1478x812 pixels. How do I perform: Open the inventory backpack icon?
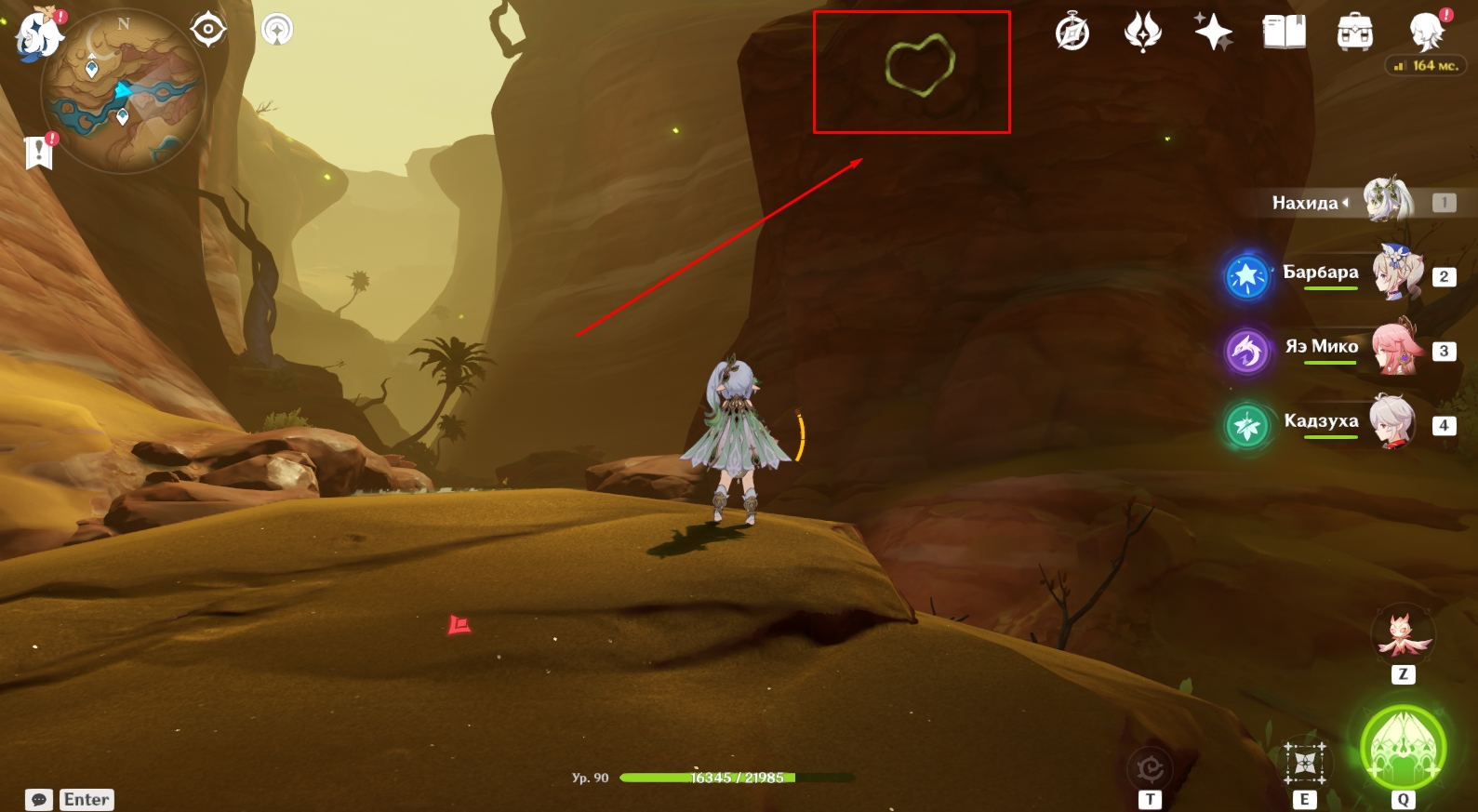tap(1354, 33)
